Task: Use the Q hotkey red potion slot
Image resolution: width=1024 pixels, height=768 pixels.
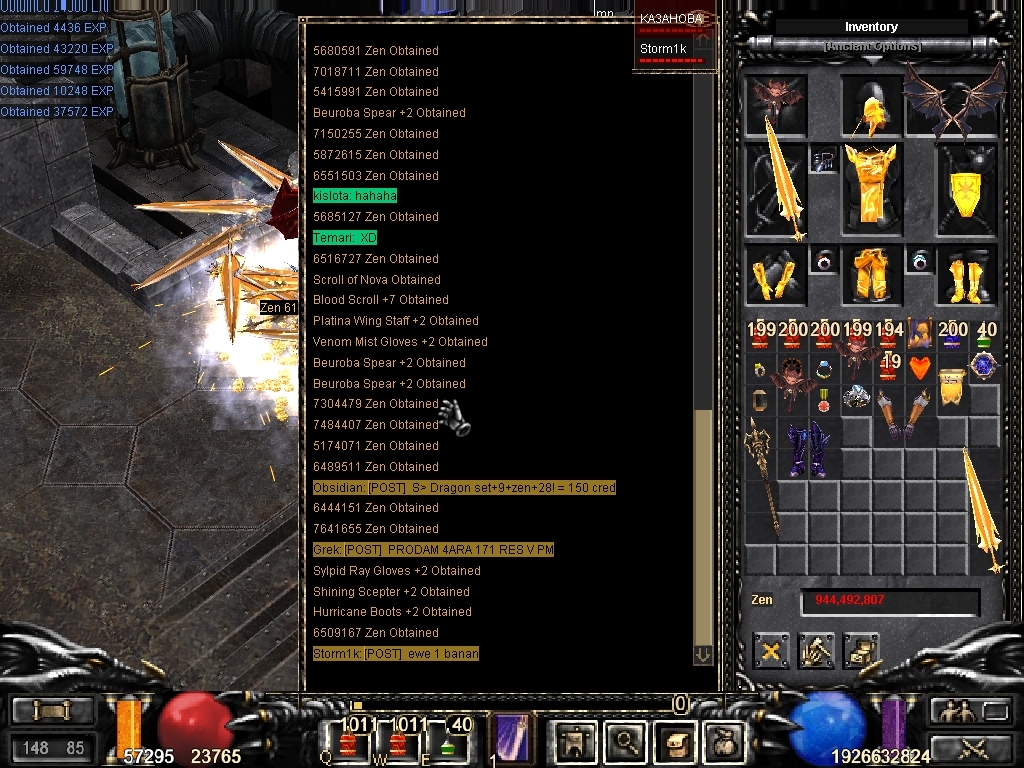Action: click(350, 742)
